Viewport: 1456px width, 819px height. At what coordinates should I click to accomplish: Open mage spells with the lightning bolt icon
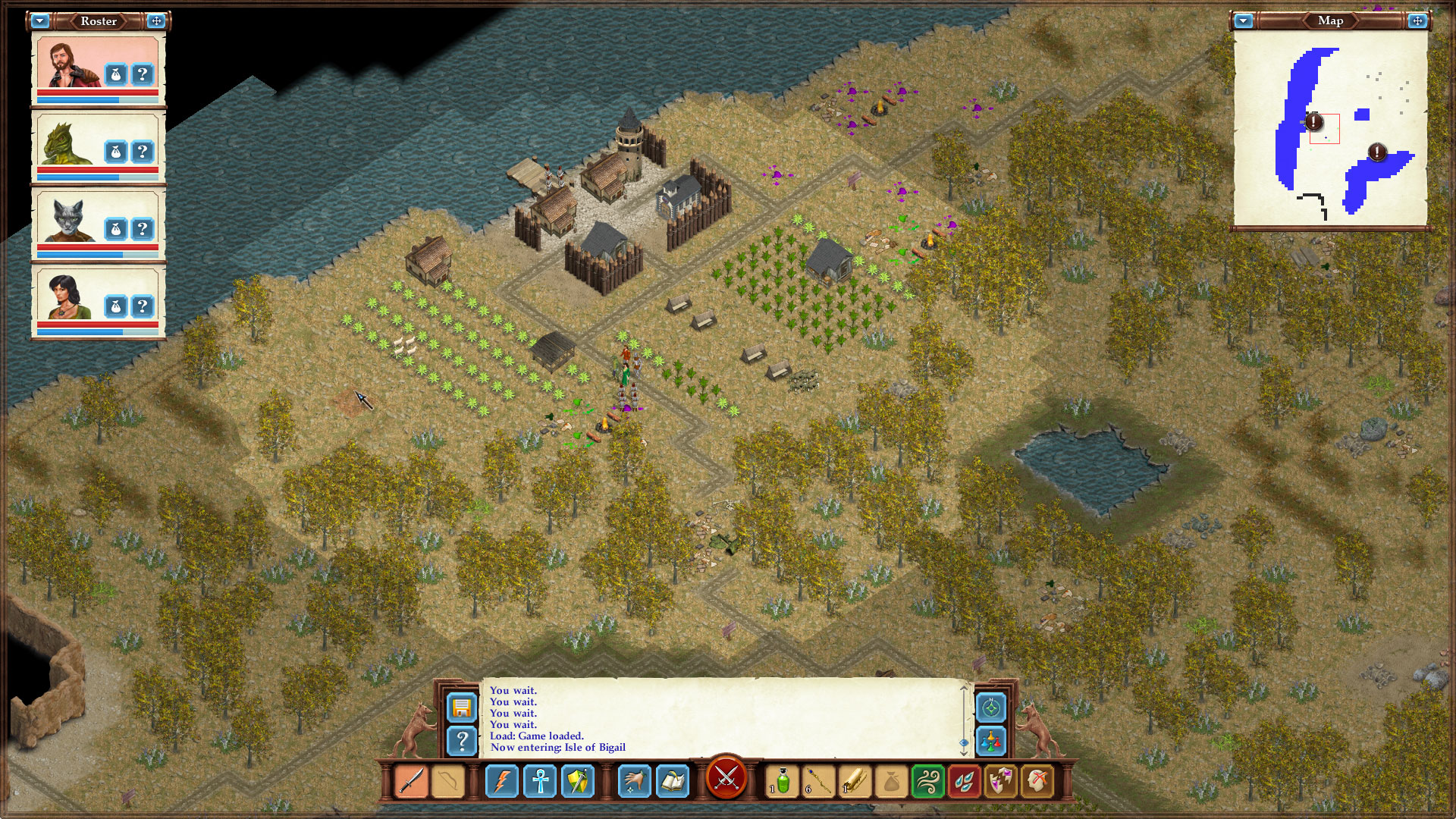pyautogui.click(x=502, y=780)
